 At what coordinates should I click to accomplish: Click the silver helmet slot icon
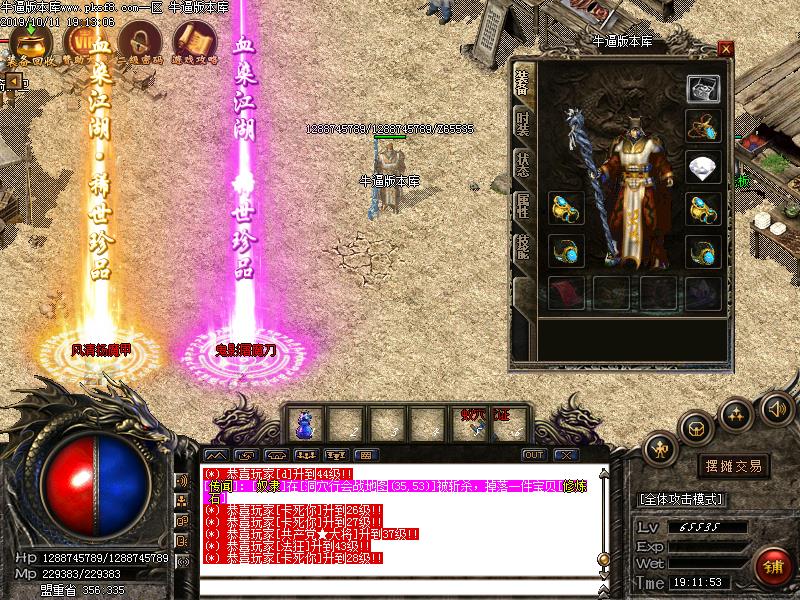click(x=703, y=88)
